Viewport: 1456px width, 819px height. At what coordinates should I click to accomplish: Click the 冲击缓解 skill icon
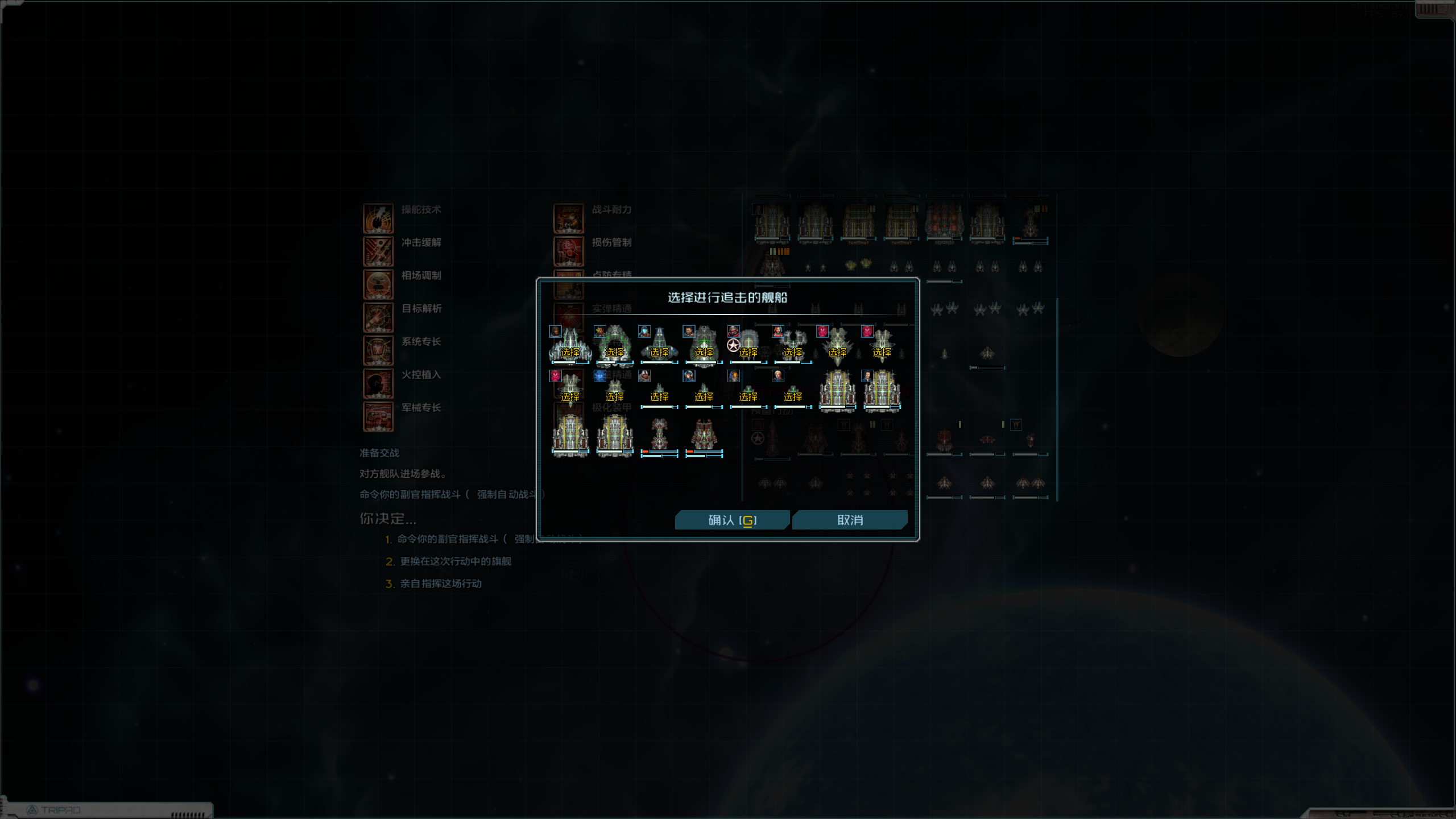[x=378, y=251]
